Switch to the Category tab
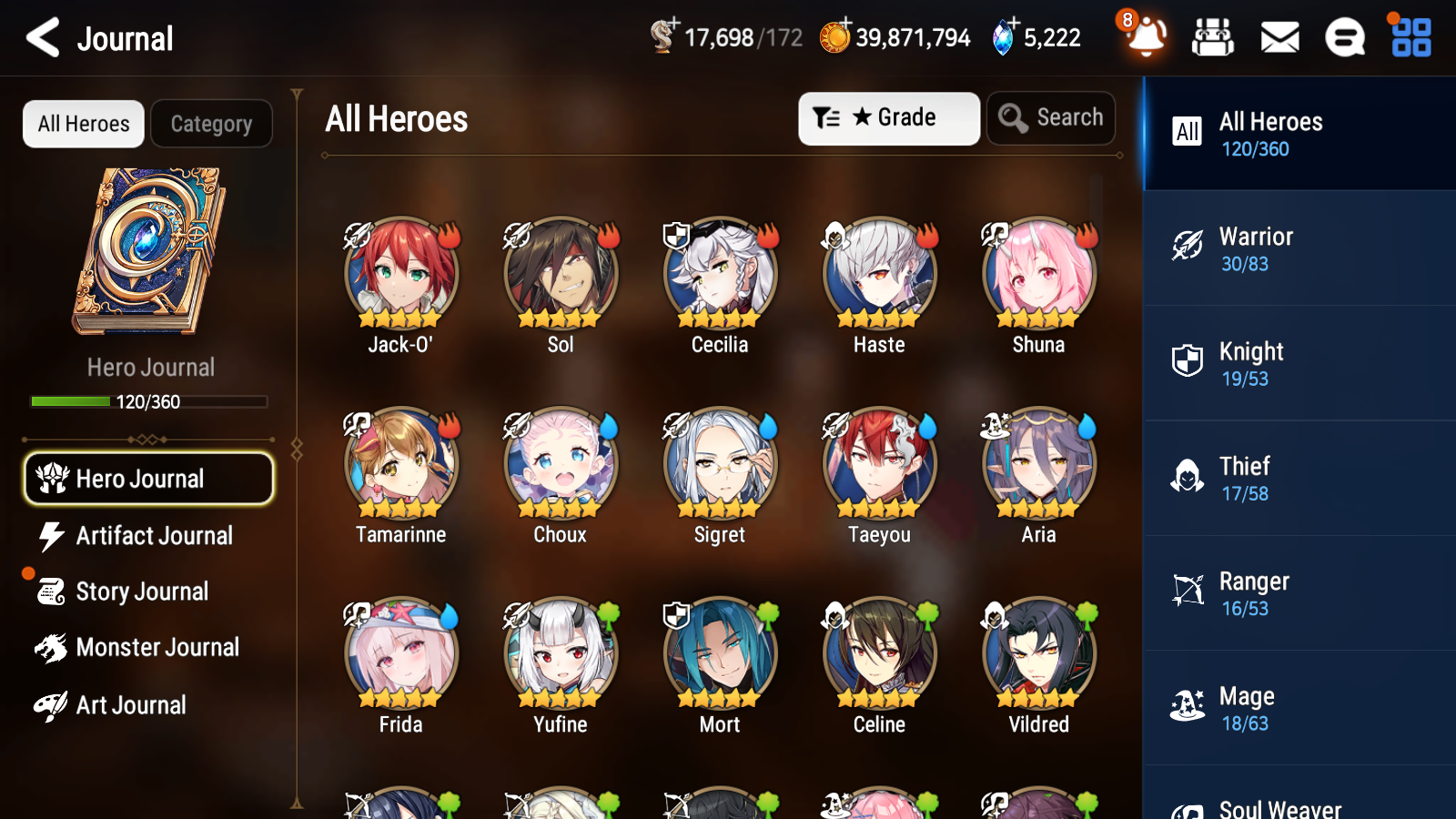This screenshot has height=819, width=1456. [x=211, y=124]
